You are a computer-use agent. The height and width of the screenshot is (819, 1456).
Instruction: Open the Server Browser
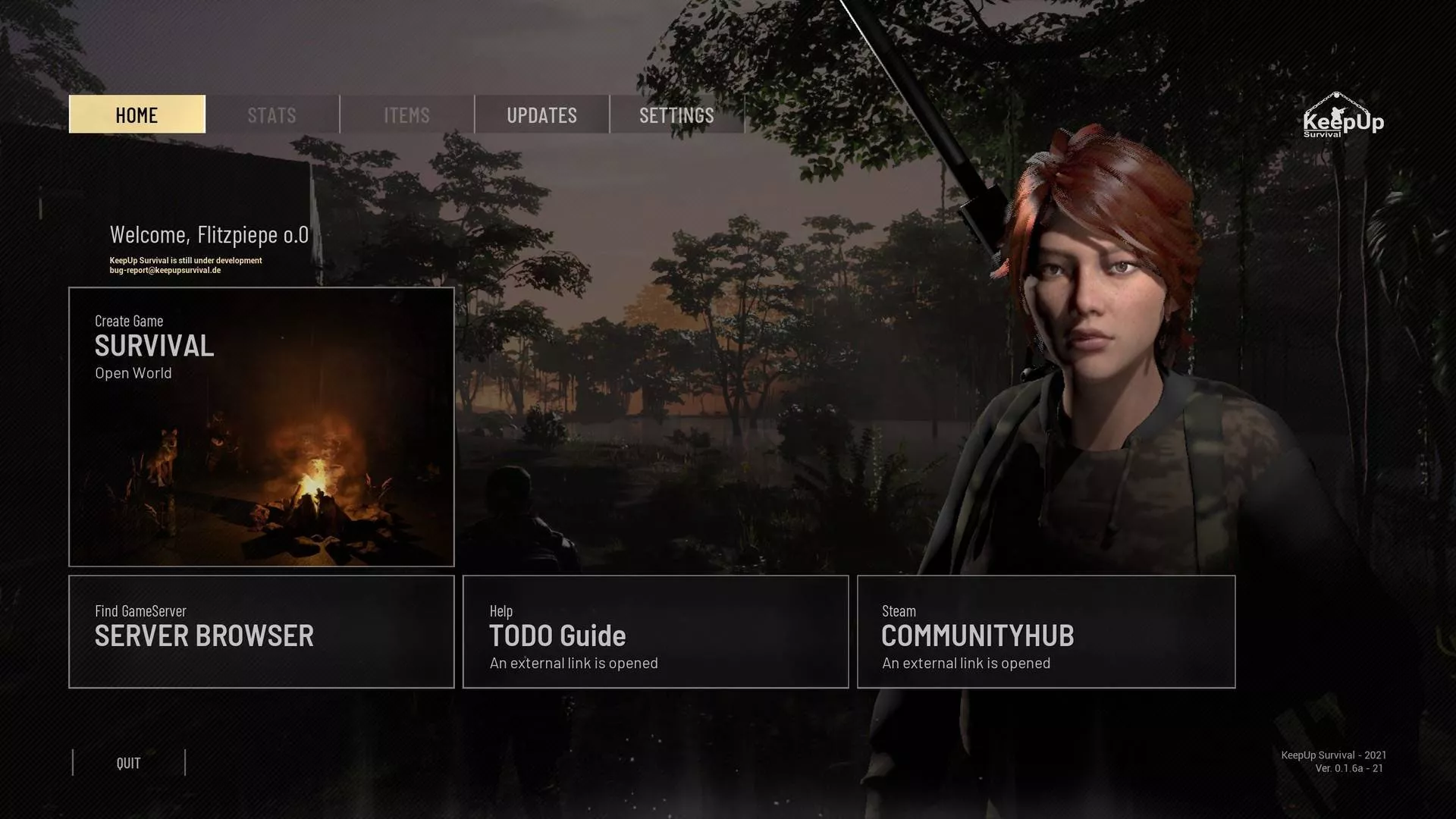(x=261, y=632)
